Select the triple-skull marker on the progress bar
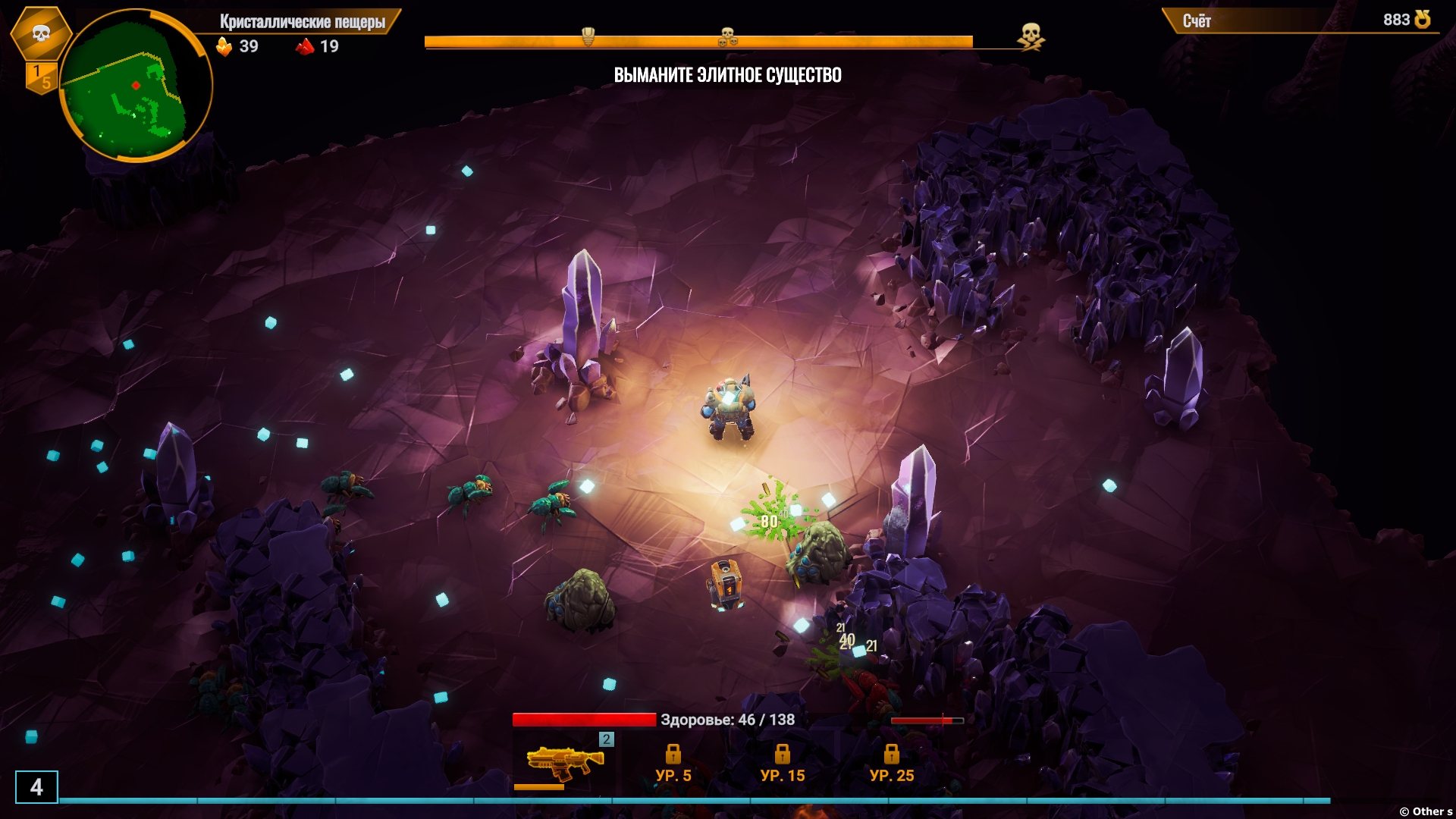The image size is (1456, 819). (x=727, y=36)
